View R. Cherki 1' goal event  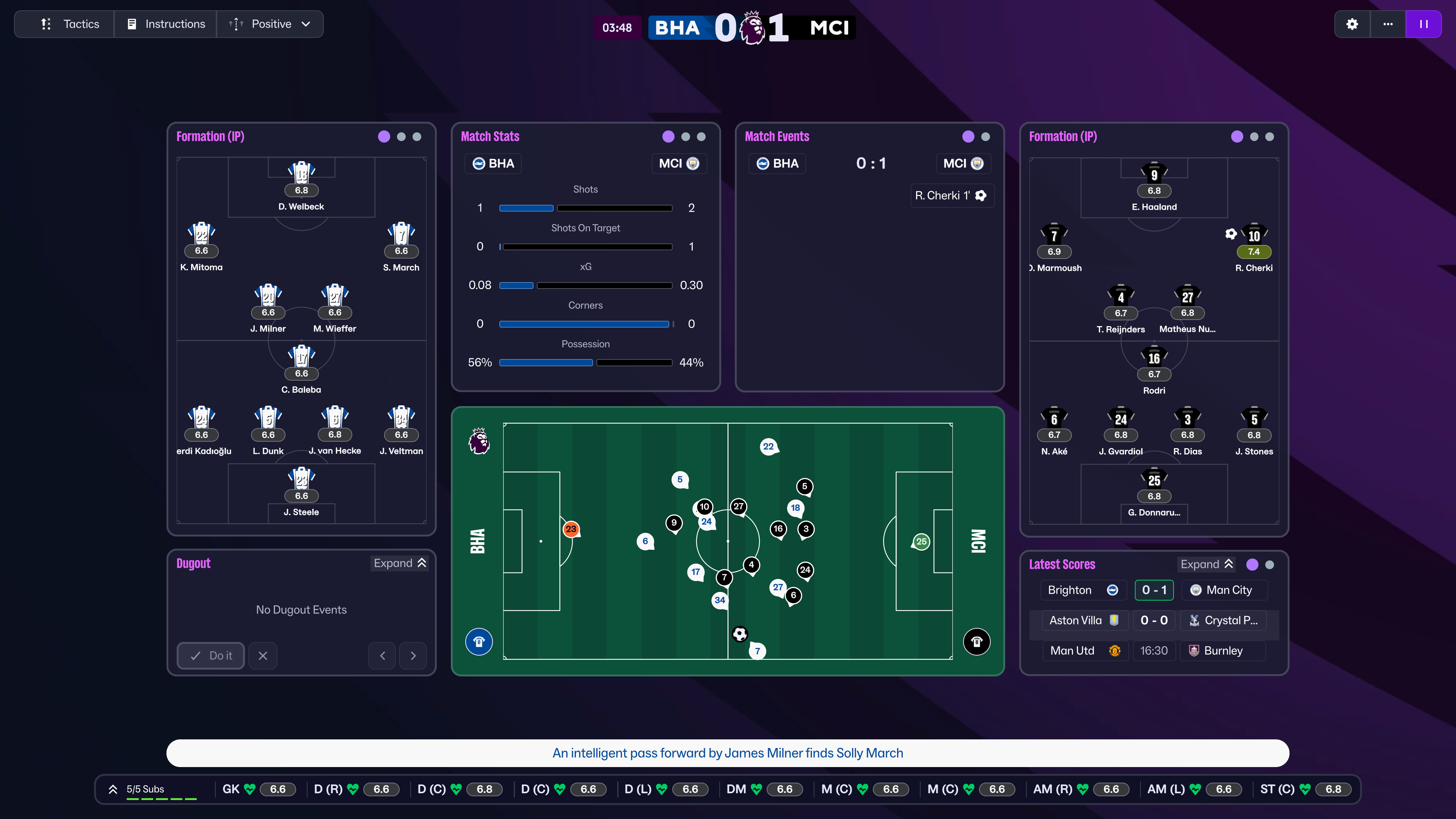tap(952, 196)
